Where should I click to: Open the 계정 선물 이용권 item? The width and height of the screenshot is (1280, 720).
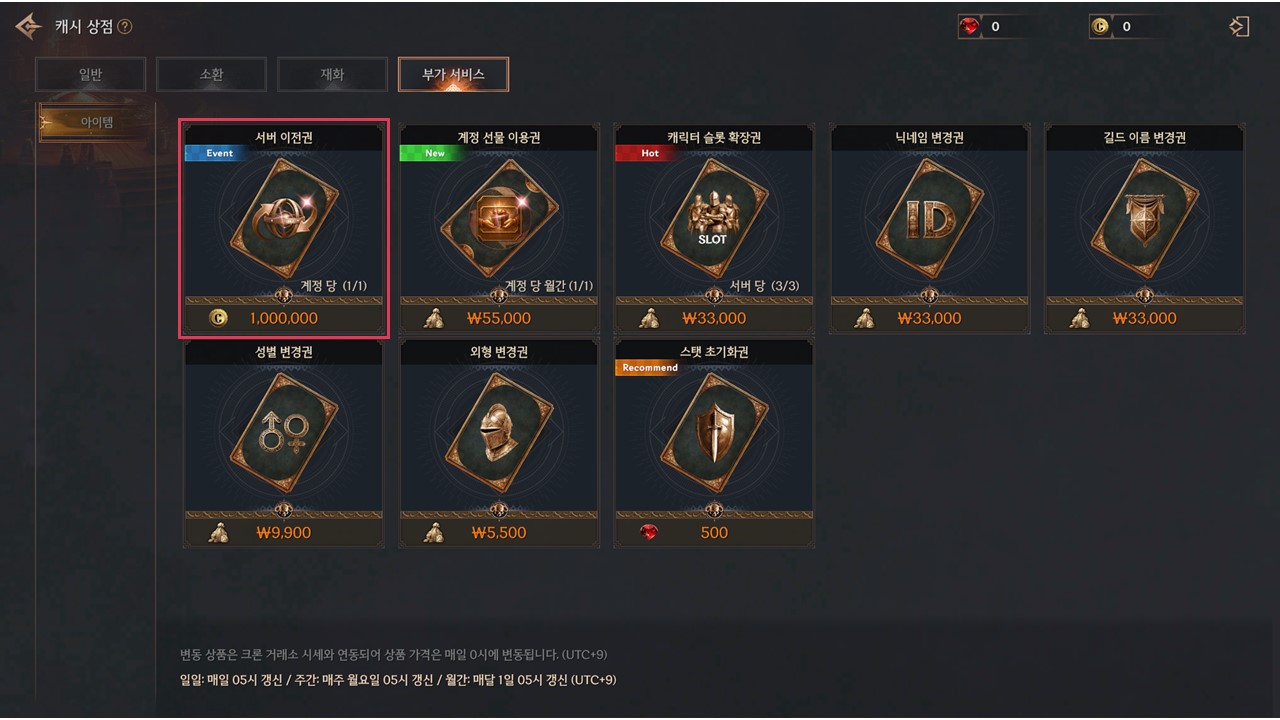tap(499, 229)
